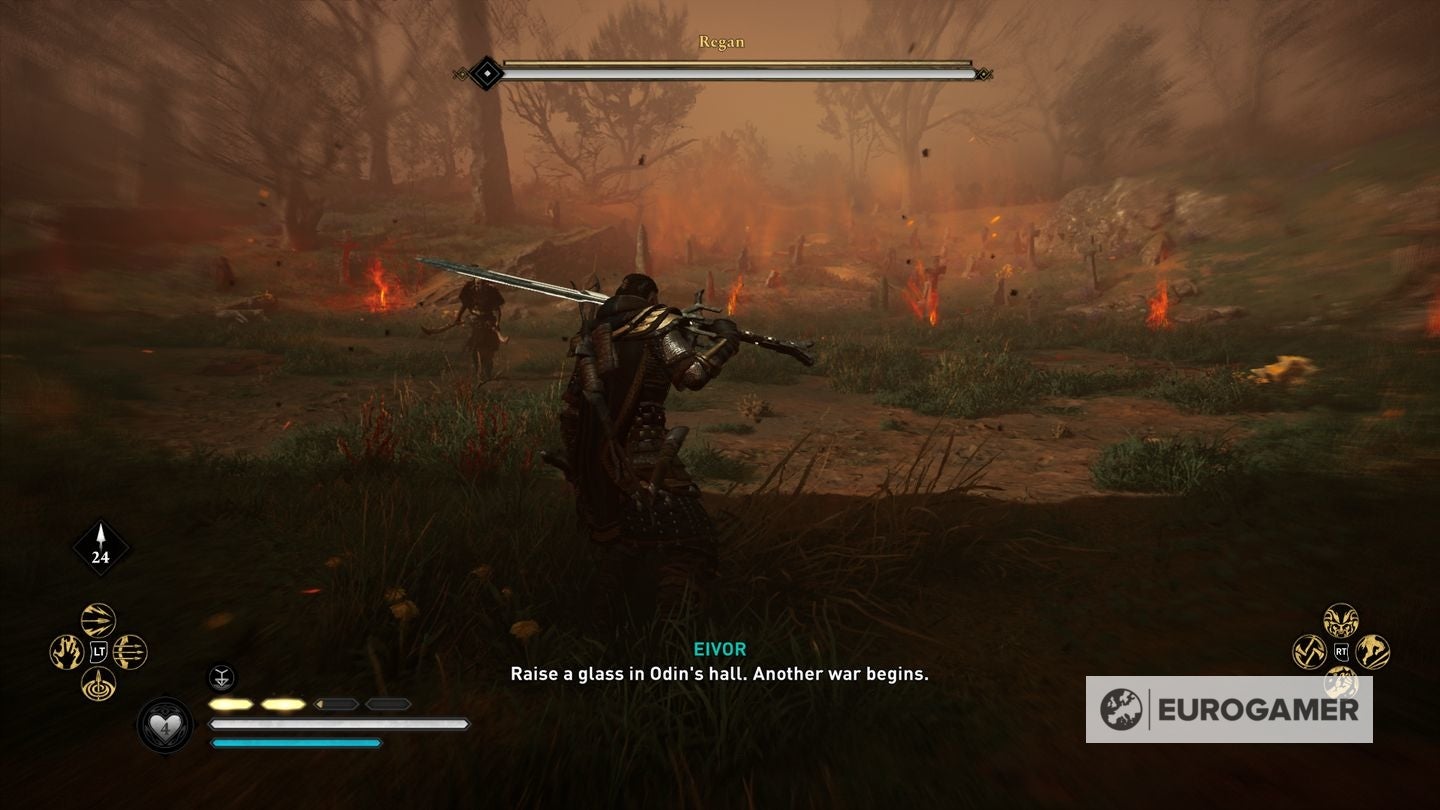Click the RT button prompt in the ability wheel
Screen dimensions: 1440x810
[1341, 651]
